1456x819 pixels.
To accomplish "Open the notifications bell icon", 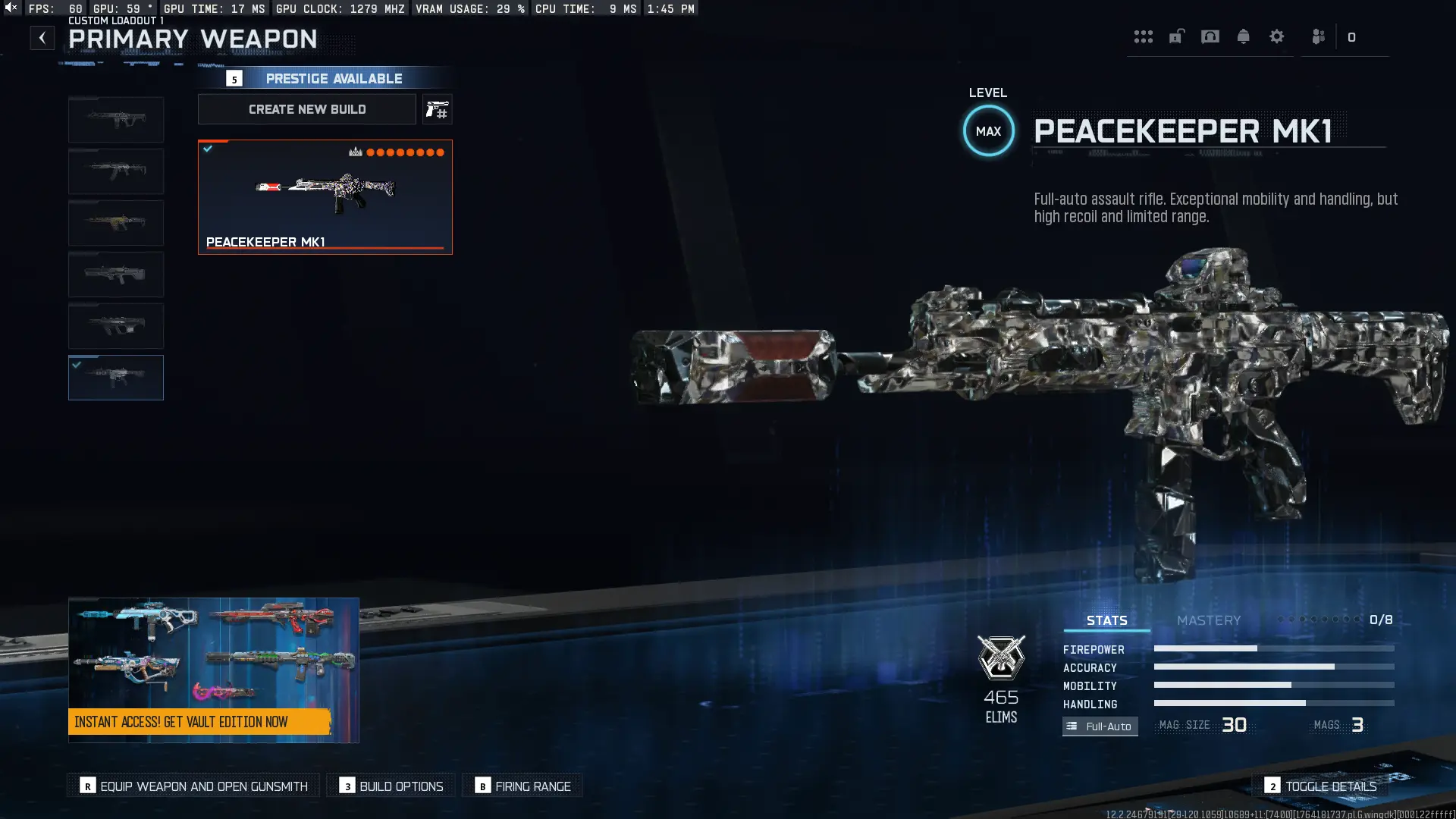I will pos(1244,36).
